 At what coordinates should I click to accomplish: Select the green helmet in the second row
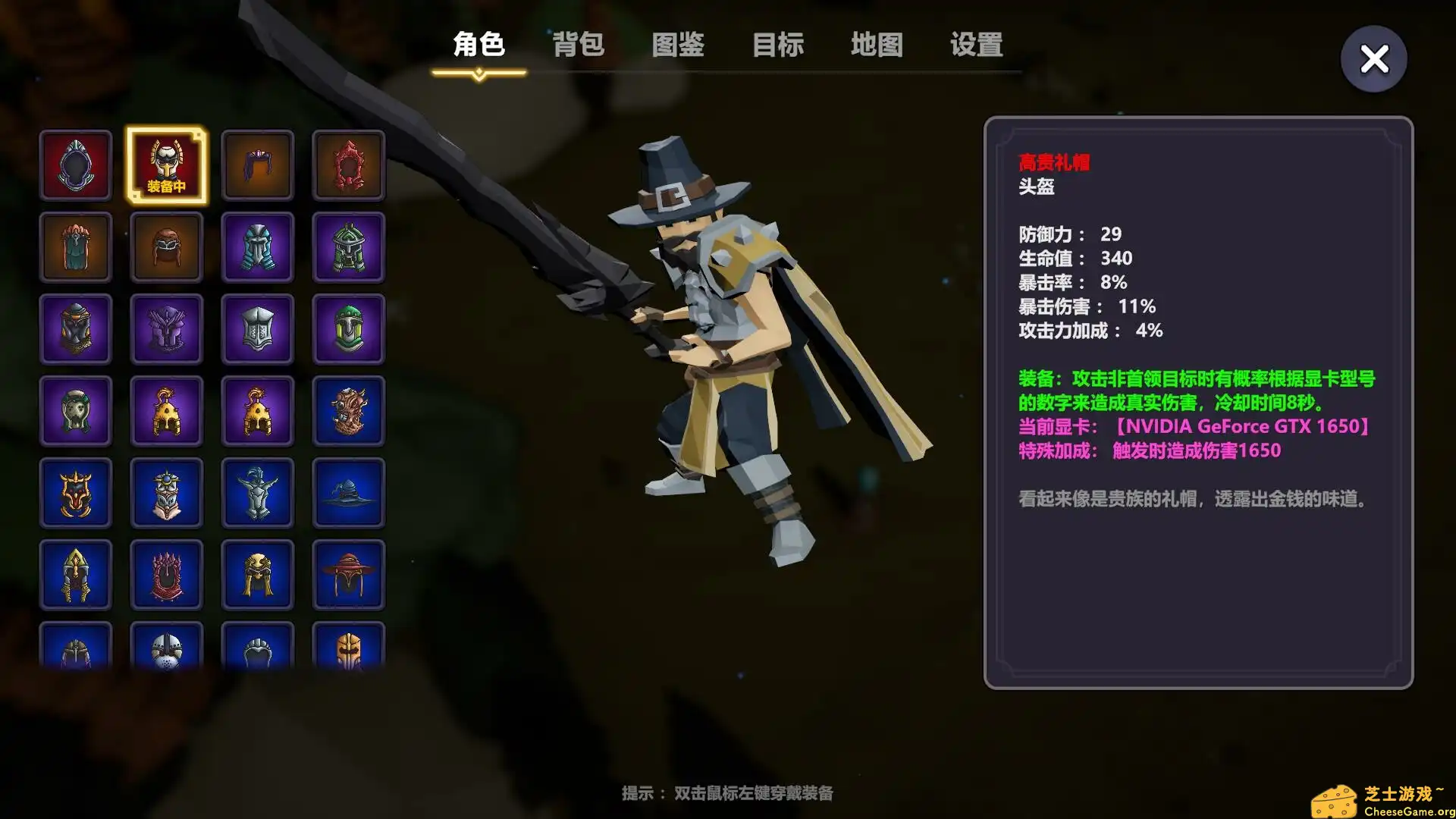coord(348,246)
